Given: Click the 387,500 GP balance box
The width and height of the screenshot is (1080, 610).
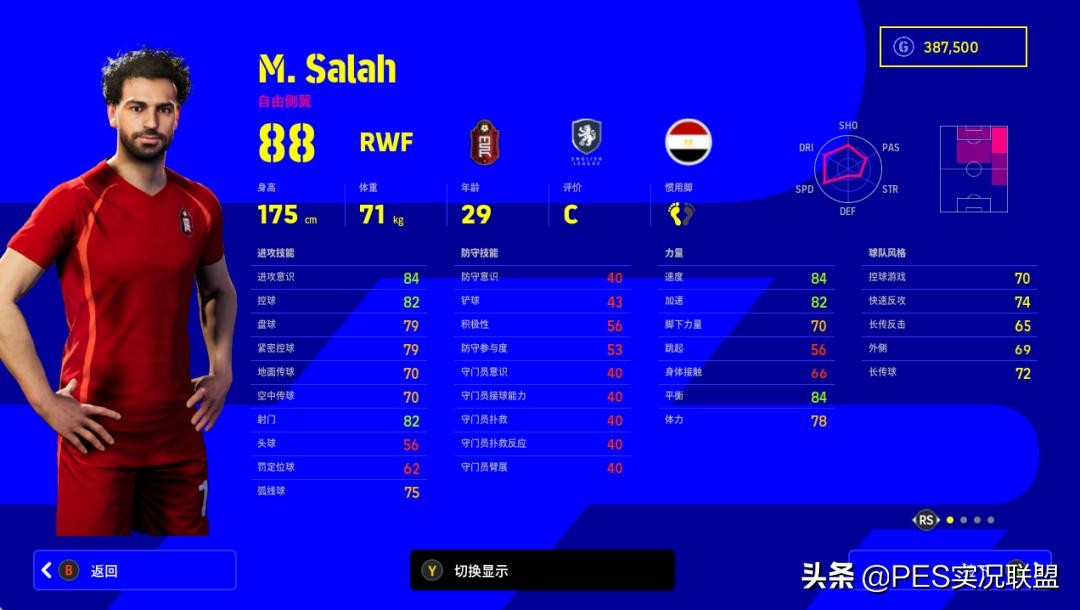Looking at the screenshot, I should pos(953,47).
